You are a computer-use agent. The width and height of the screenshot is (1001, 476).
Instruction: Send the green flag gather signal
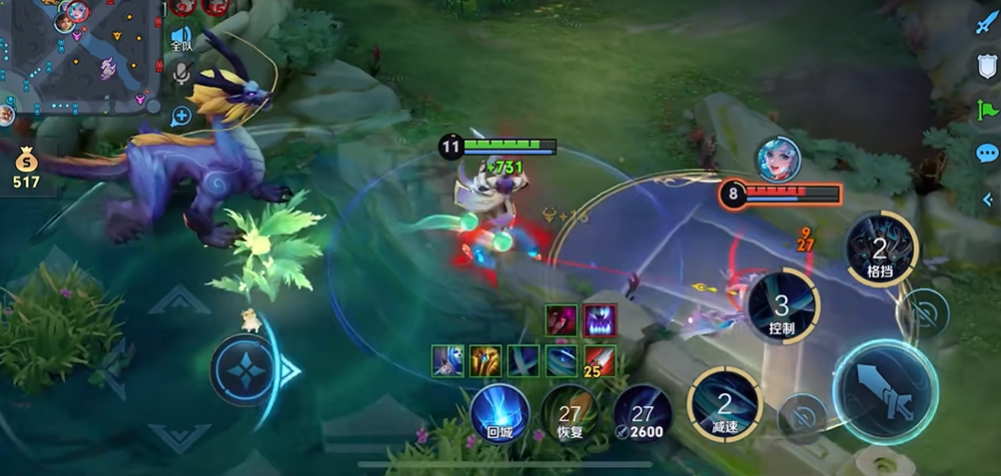point(986,109)
